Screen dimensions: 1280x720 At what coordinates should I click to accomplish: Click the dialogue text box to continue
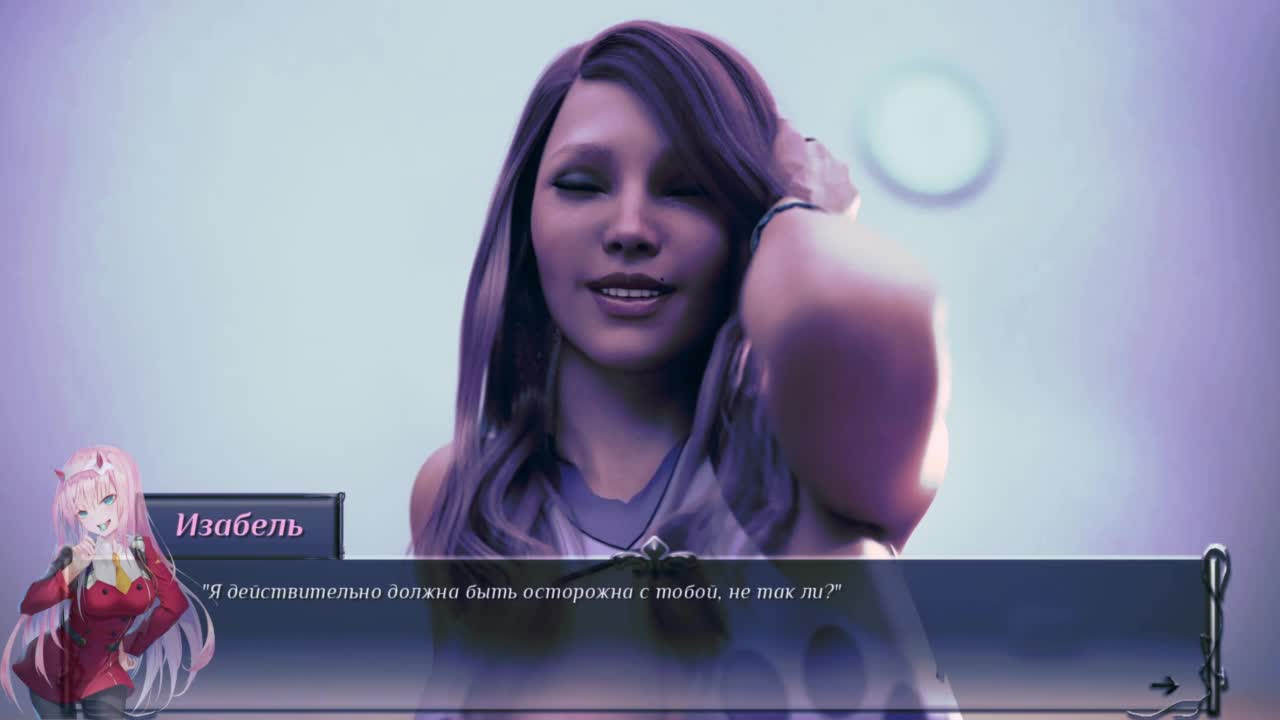click(x=680, y=633)
